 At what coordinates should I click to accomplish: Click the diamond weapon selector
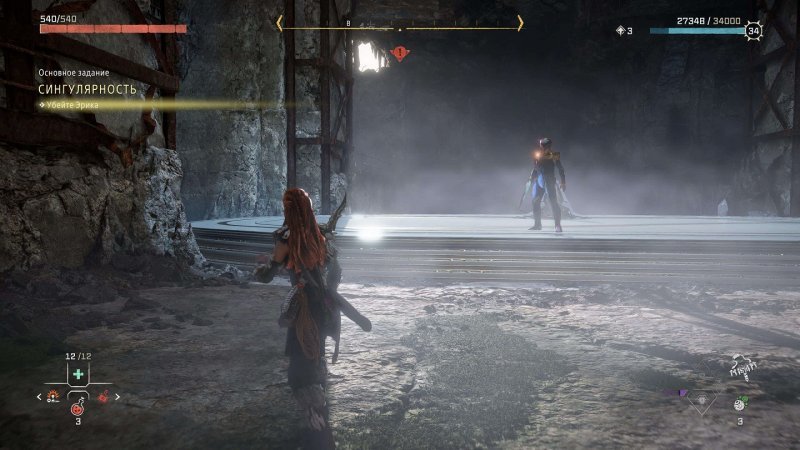click(x=701, y=399)
